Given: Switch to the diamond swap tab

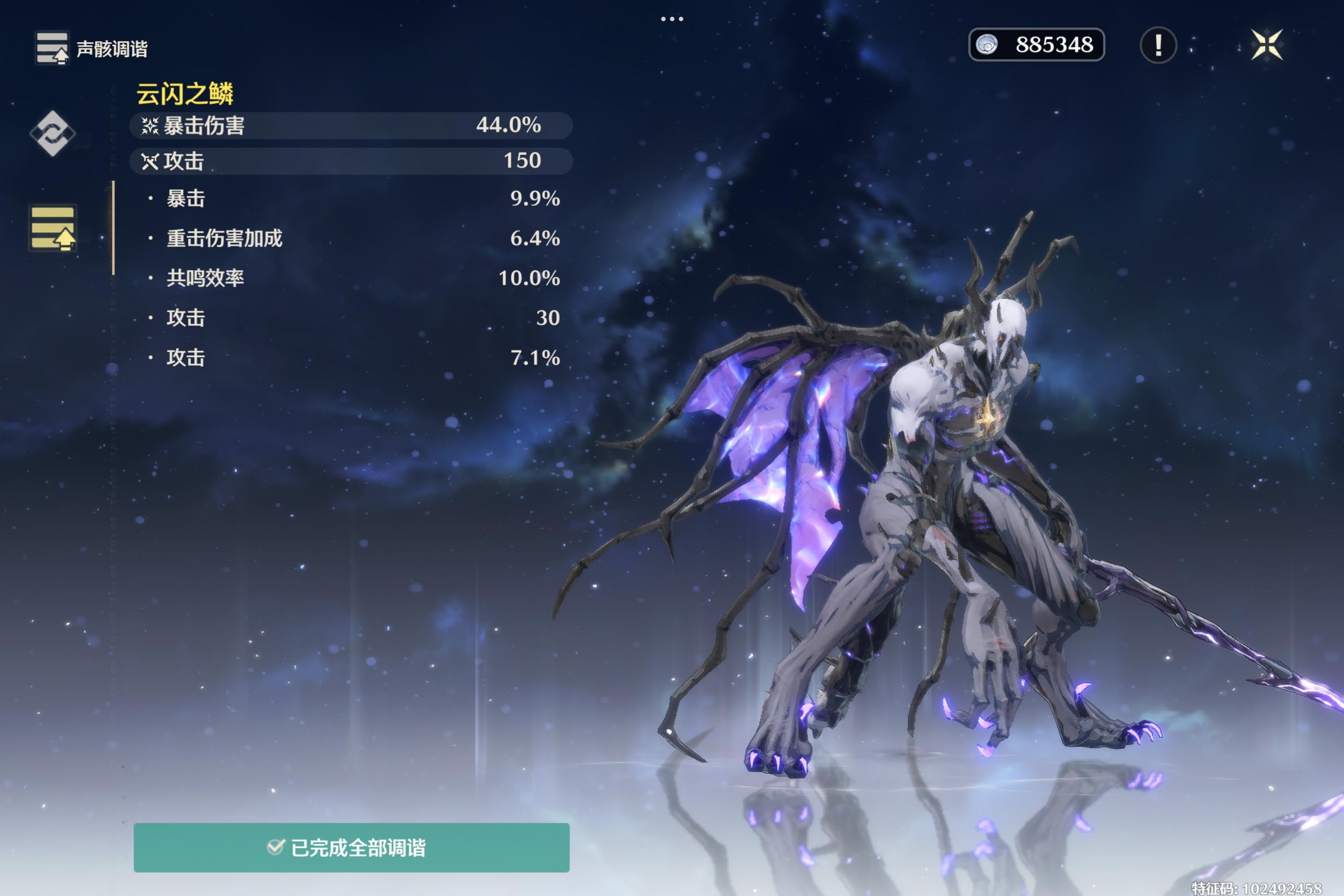Looking at the screenshot, I should pyautogui.click(x=52, y=133).
